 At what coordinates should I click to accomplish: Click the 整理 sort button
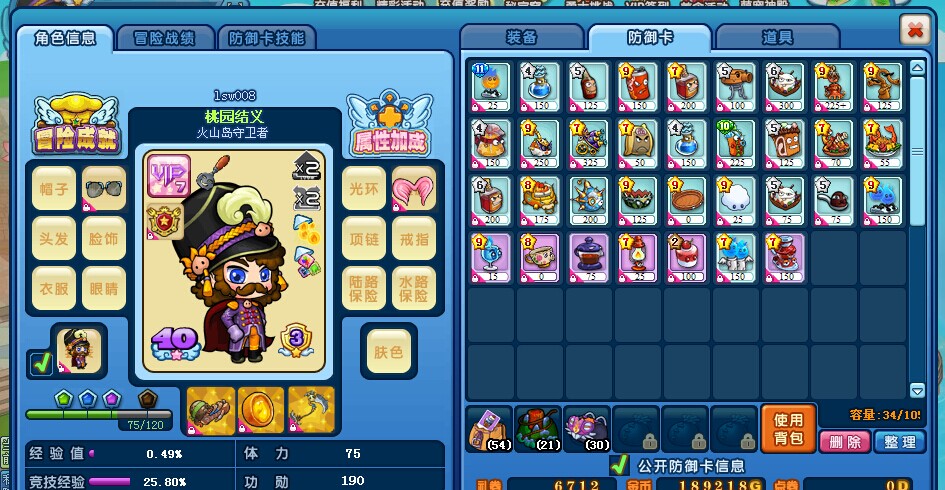coord(898,442)
